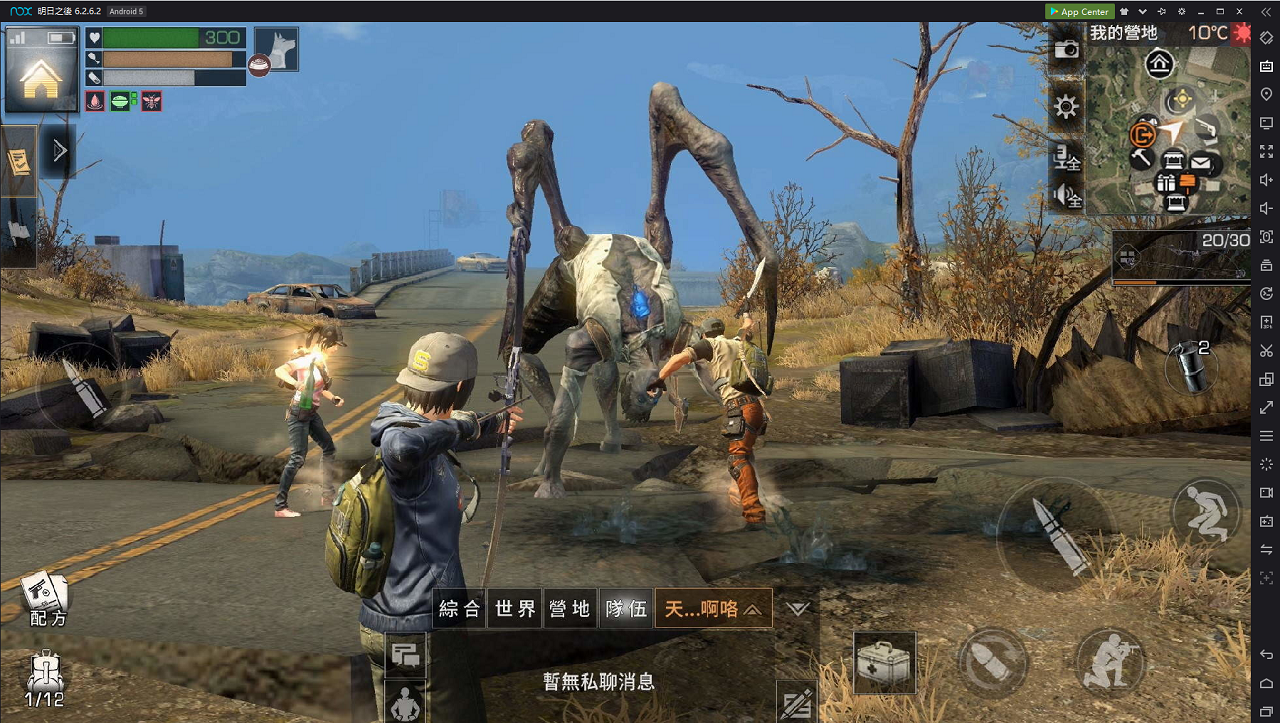The width and height of the screenshot is (1280, 723).
Task: Open the gear settings menu
Action: 1066,106
